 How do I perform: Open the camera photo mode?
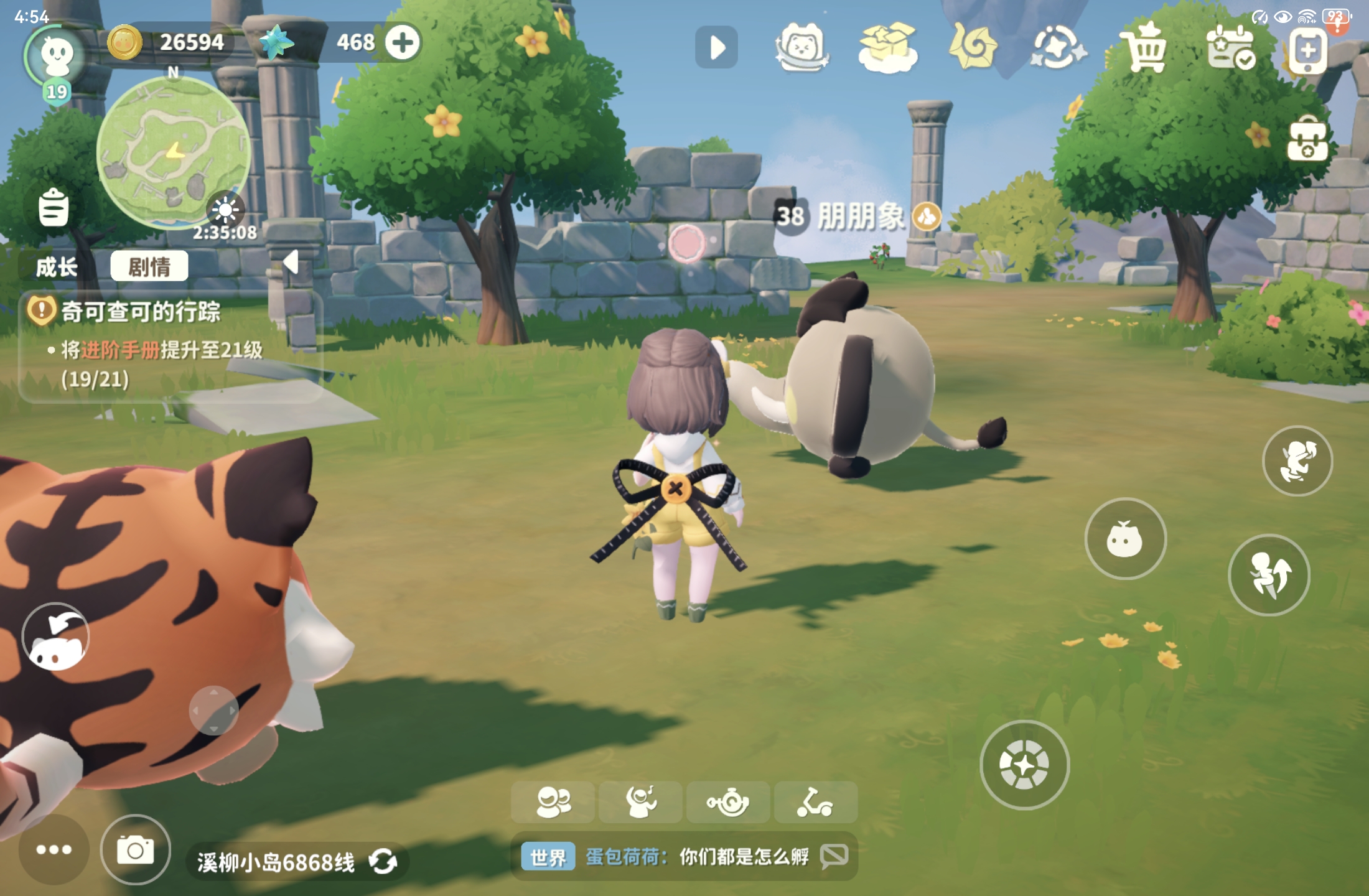pos(136,850)
